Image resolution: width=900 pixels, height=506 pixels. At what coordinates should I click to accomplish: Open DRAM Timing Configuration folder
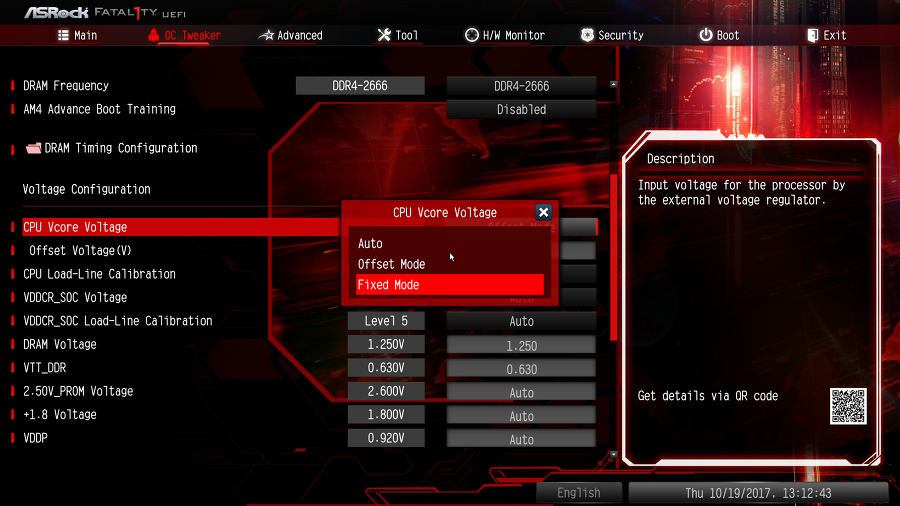[120, 148]
